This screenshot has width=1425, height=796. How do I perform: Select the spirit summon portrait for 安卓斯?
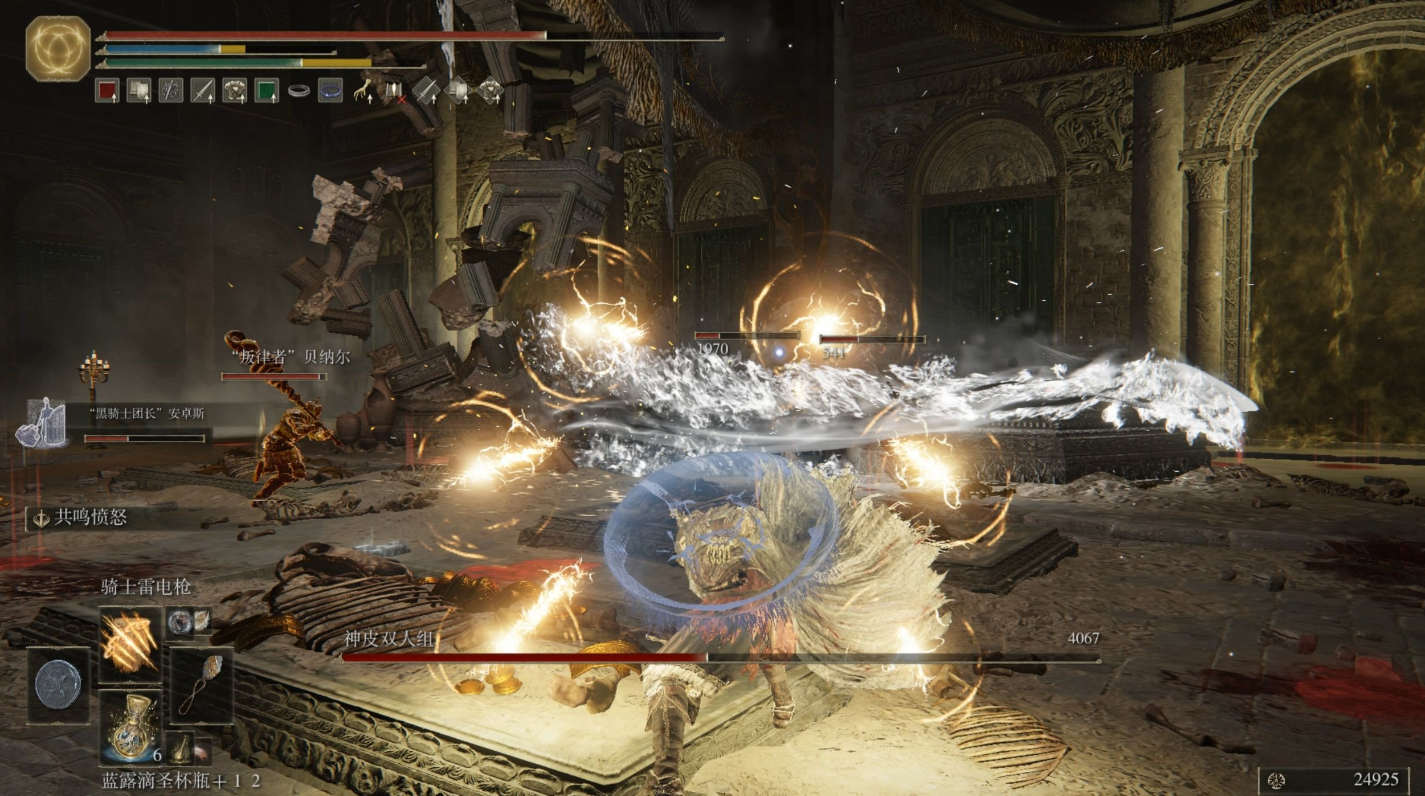pos(41,423)
